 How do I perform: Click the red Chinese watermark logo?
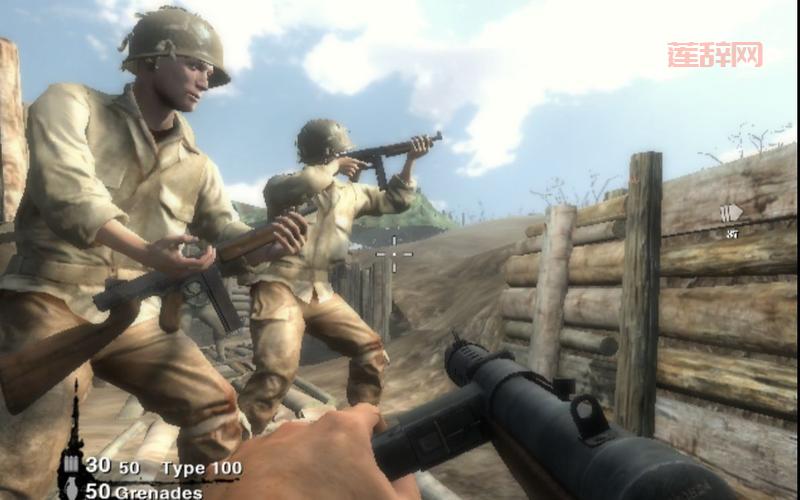point(715,54)
